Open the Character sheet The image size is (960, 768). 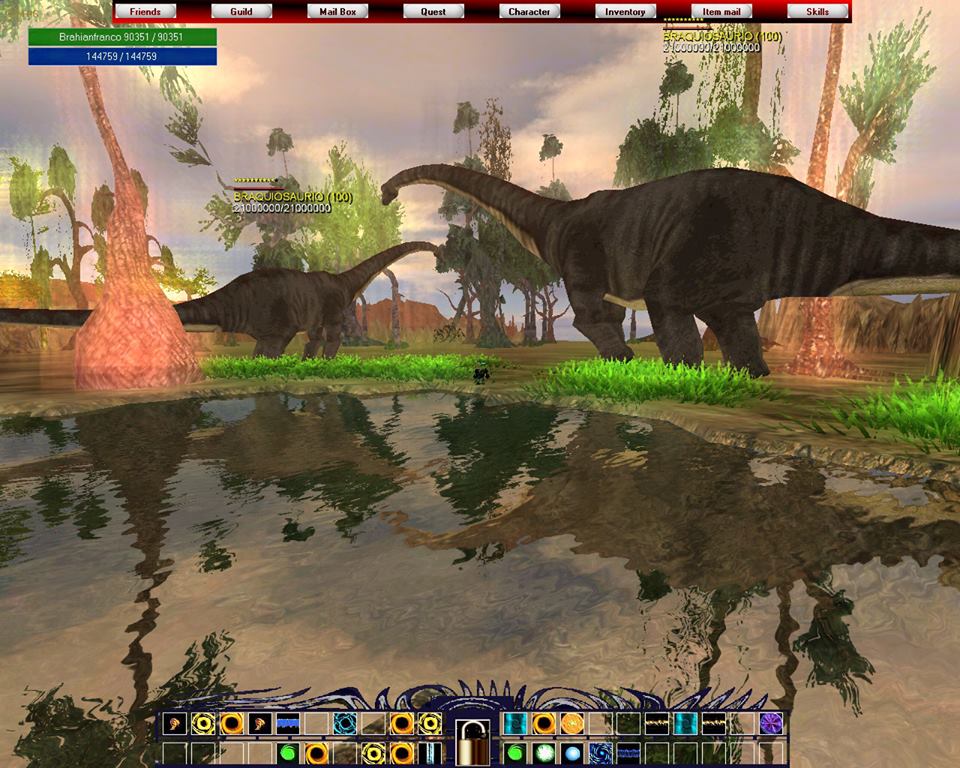[529, 12]
